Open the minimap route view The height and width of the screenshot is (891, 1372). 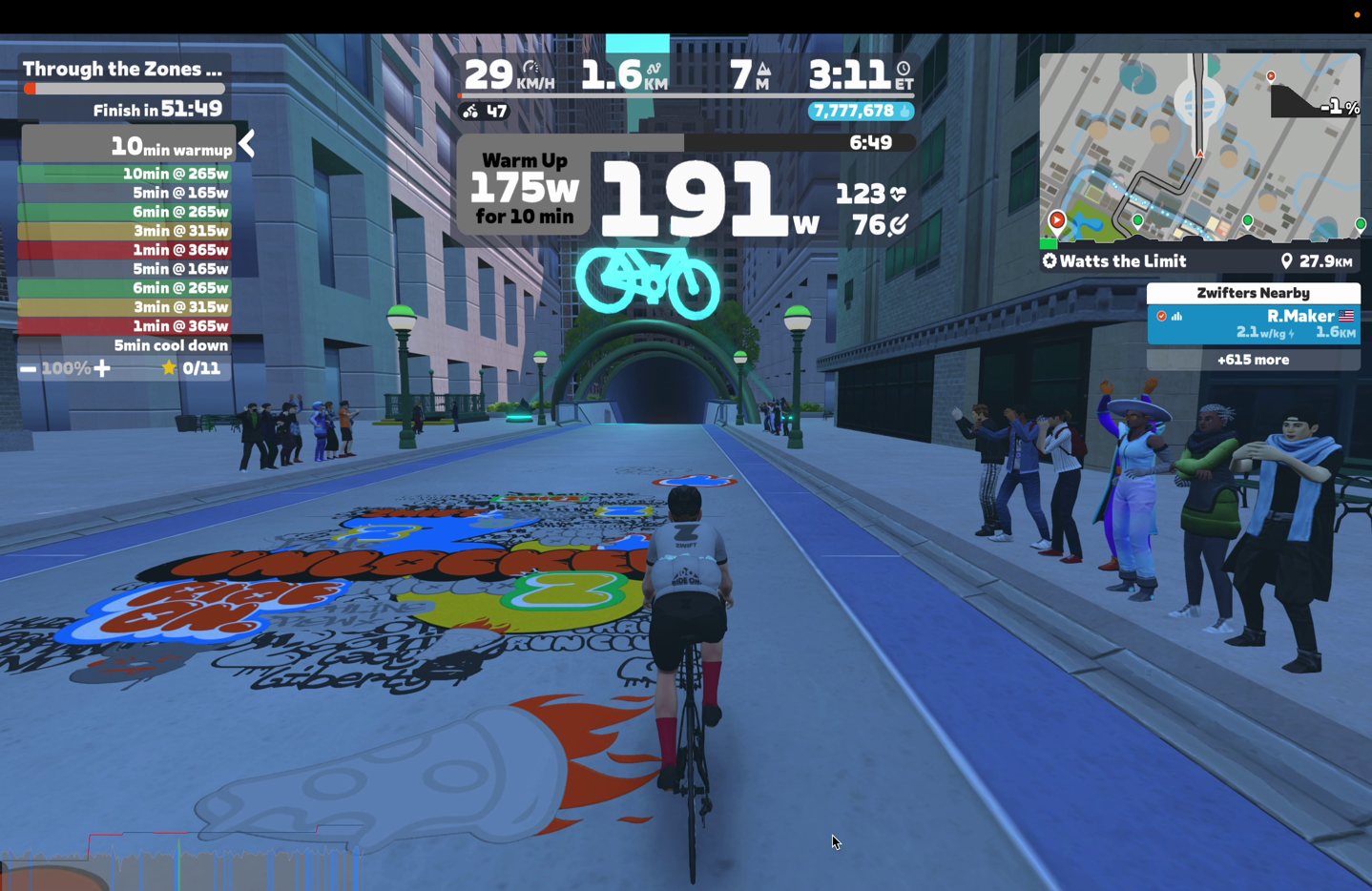[x=1199, y=147]
